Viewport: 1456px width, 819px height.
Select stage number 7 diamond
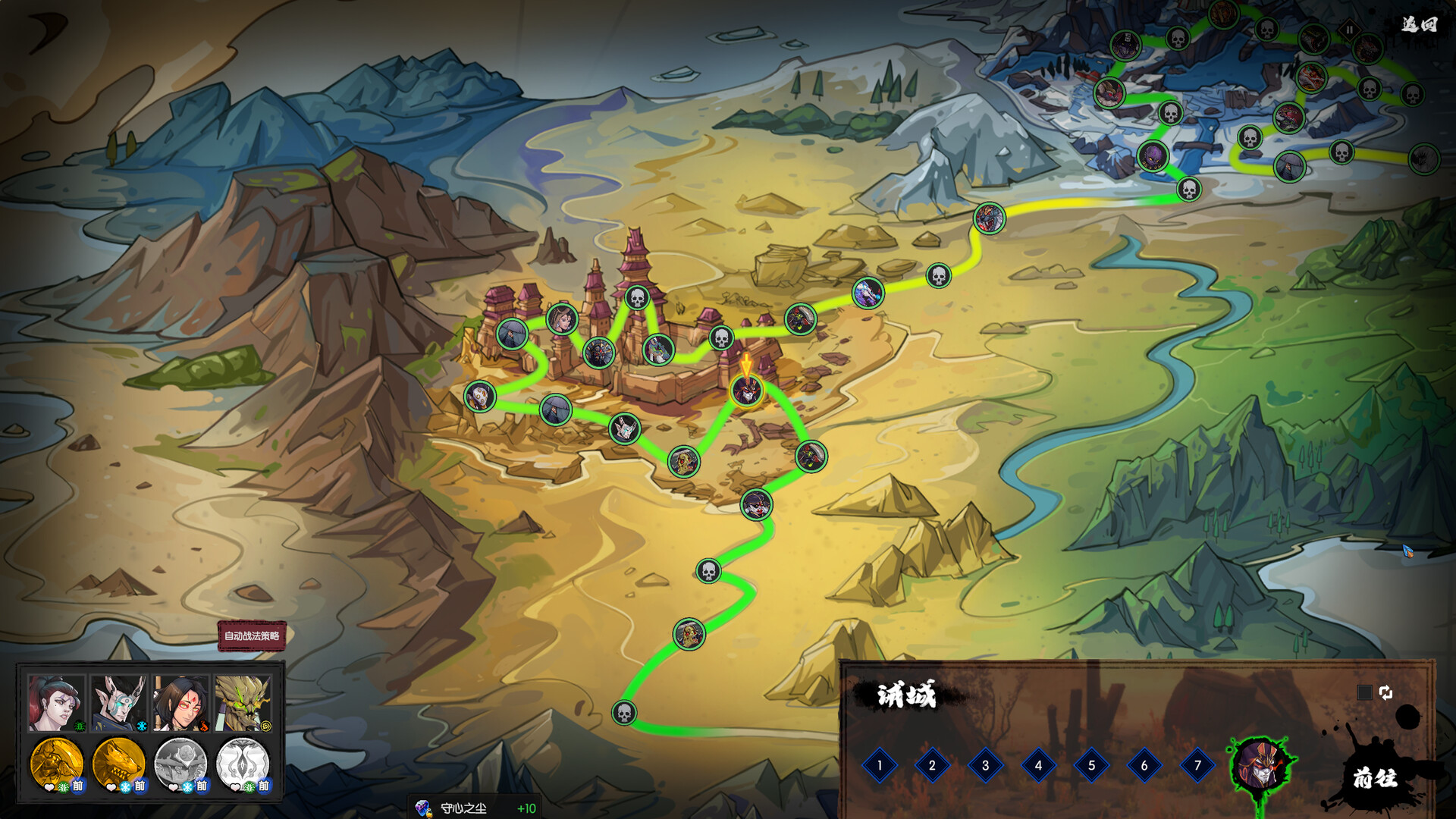(1197, 765)
